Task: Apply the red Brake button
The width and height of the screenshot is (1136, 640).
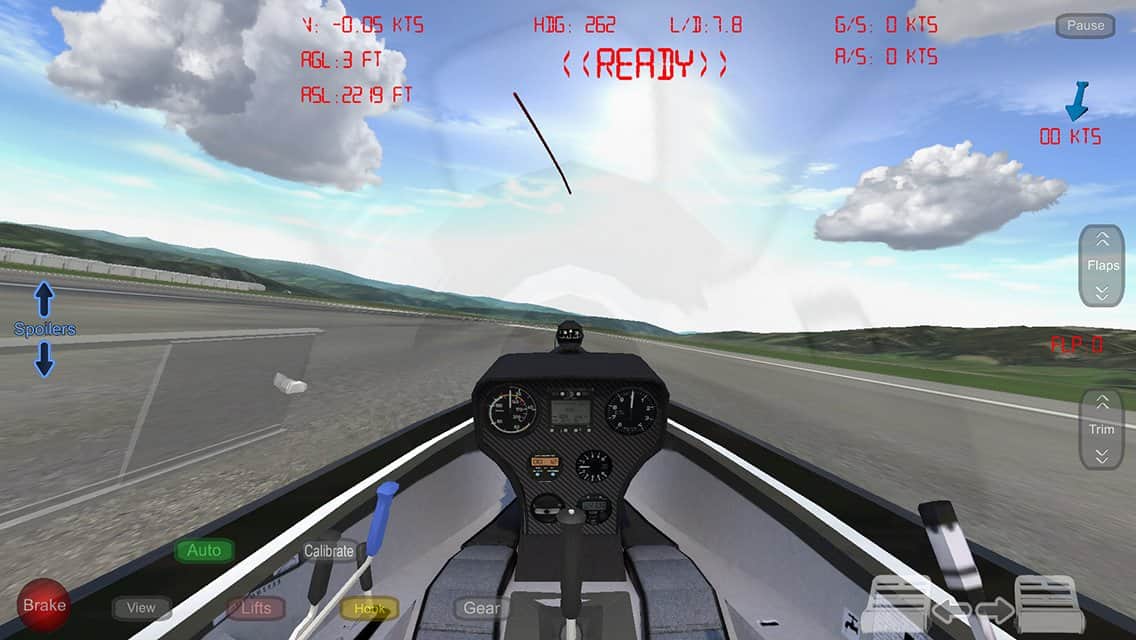Action: (44, 605)
